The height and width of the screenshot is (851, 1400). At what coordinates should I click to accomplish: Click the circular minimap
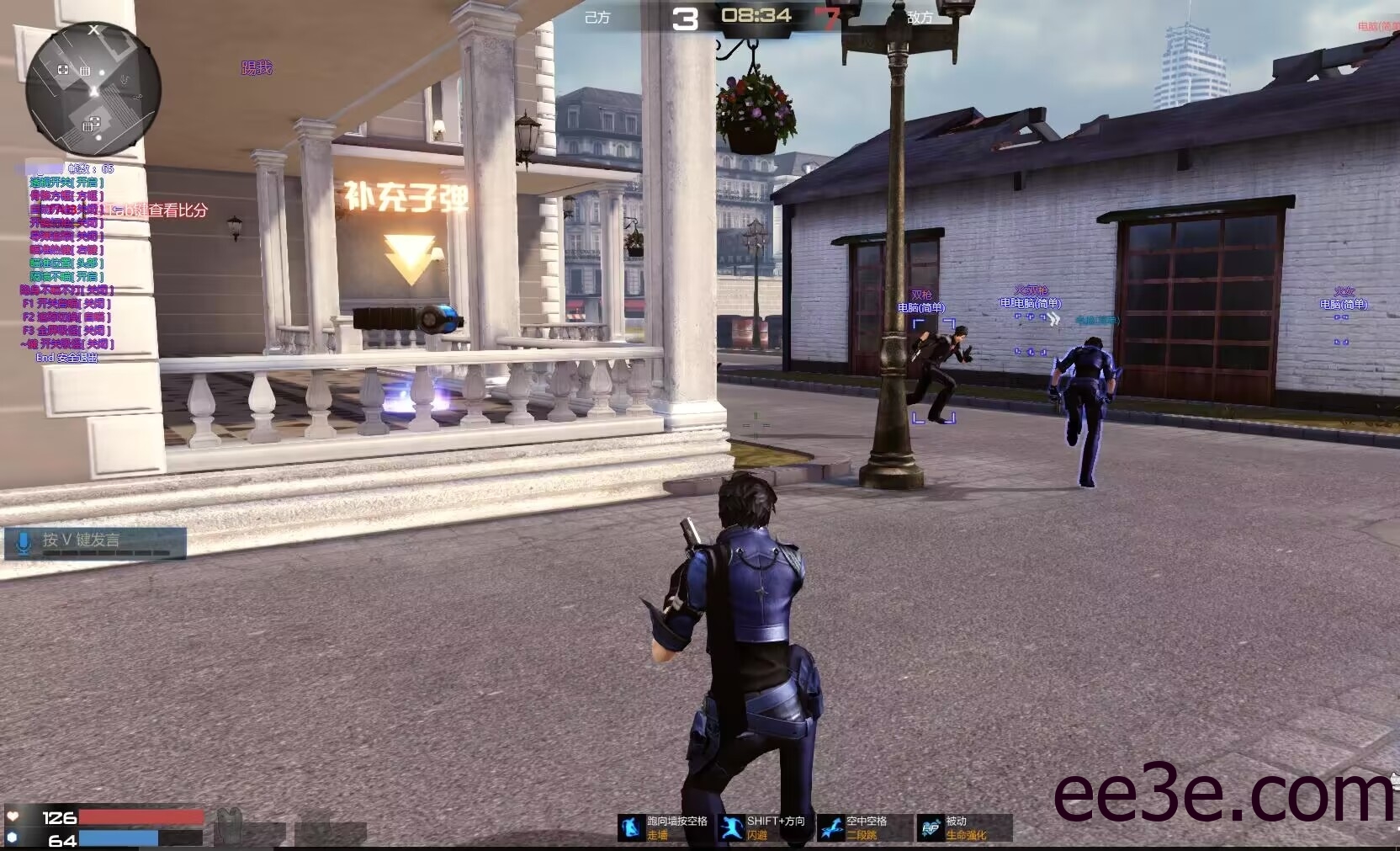tap(93, 90)
